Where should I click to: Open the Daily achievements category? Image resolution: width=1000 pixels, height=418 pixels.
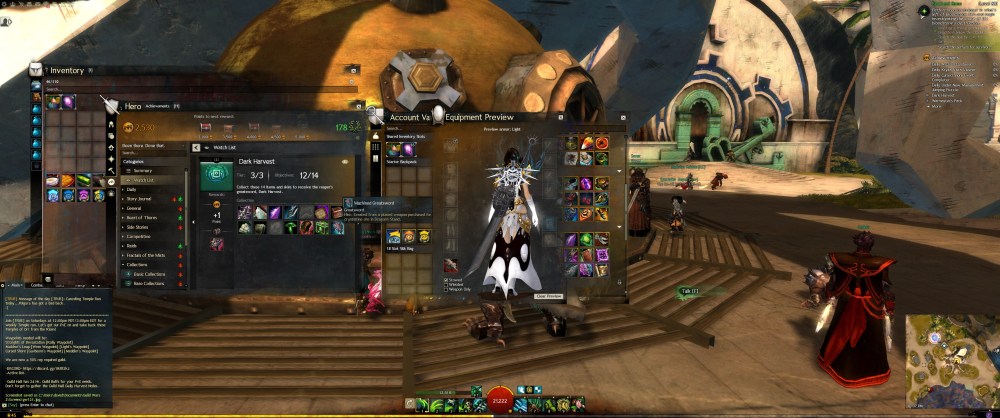click(132, 189)
